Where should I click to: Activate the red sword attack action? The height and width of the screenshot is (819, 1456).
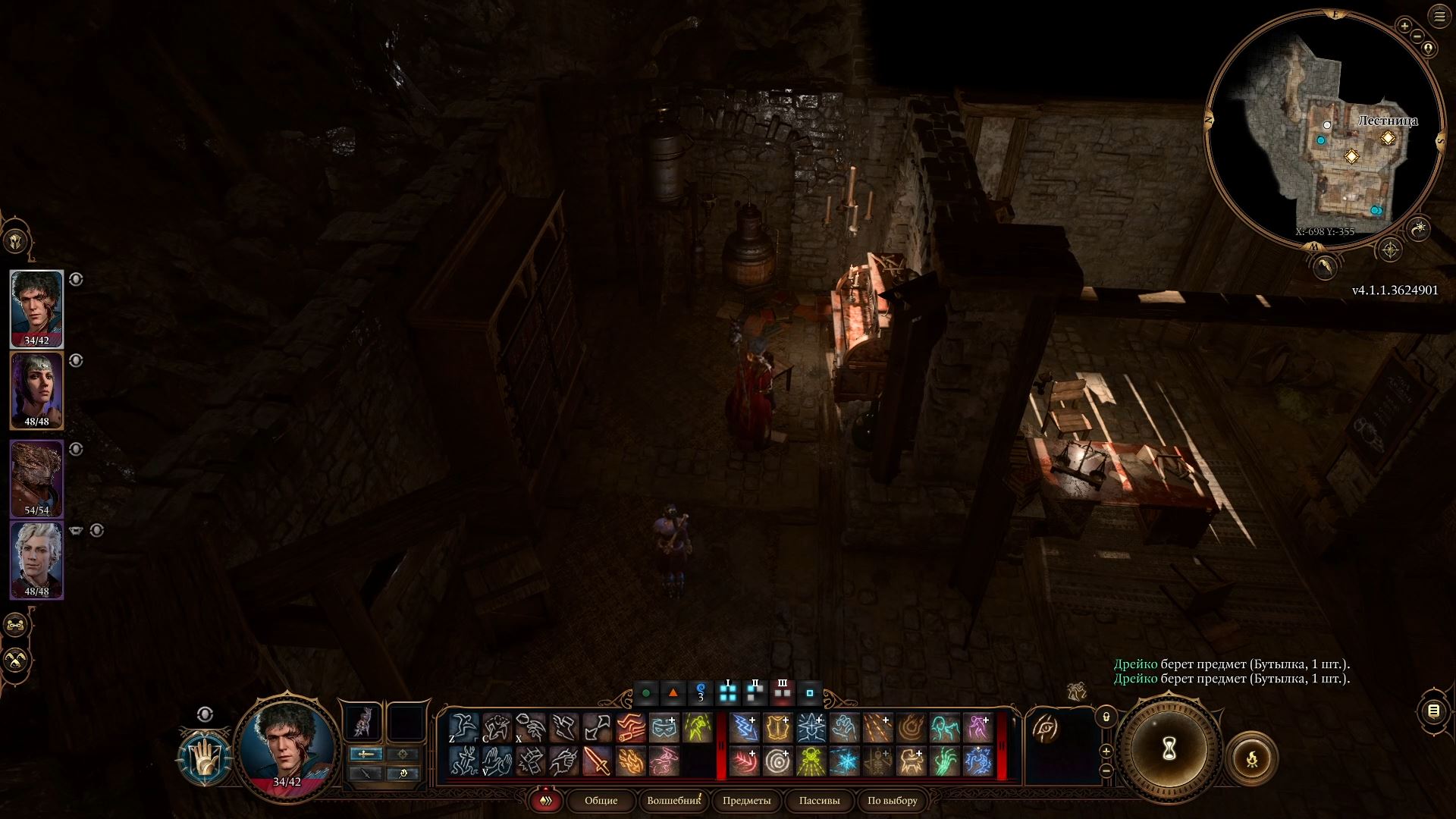pyautogui.click(x=597, y=761)
